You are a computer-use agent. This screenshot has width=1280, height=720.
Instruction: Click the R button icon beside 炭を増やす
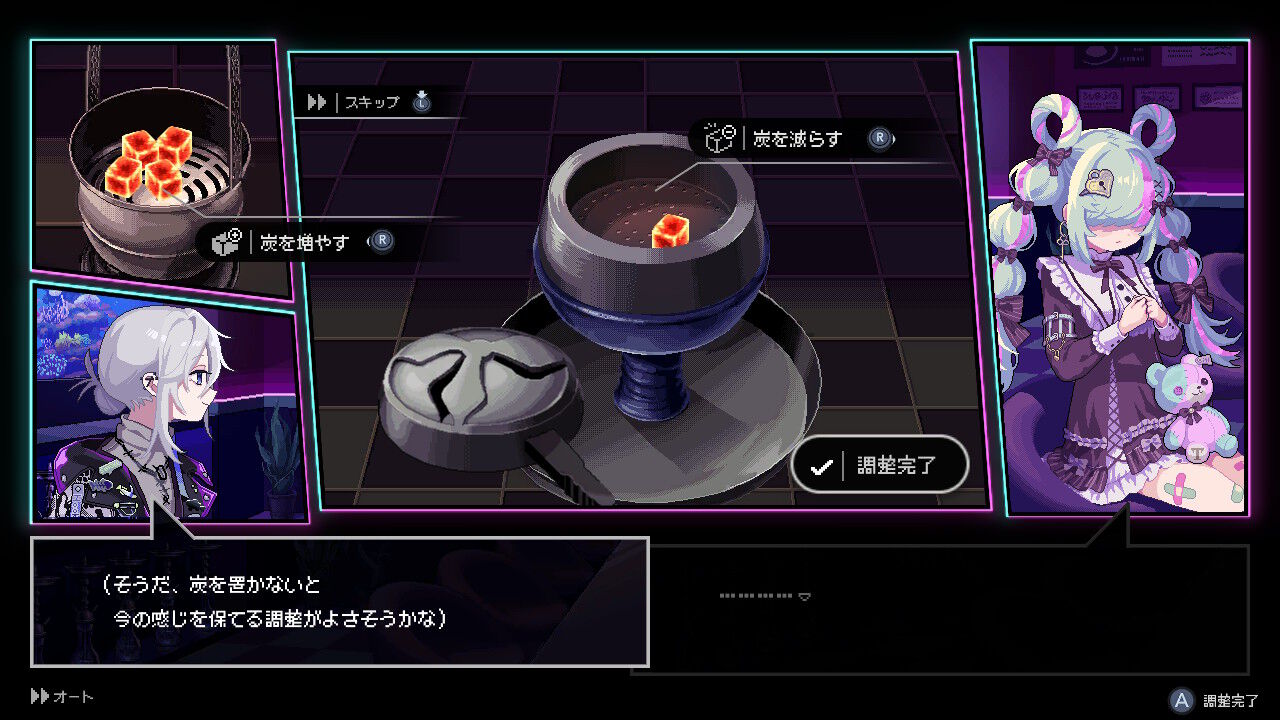[381, 241]
